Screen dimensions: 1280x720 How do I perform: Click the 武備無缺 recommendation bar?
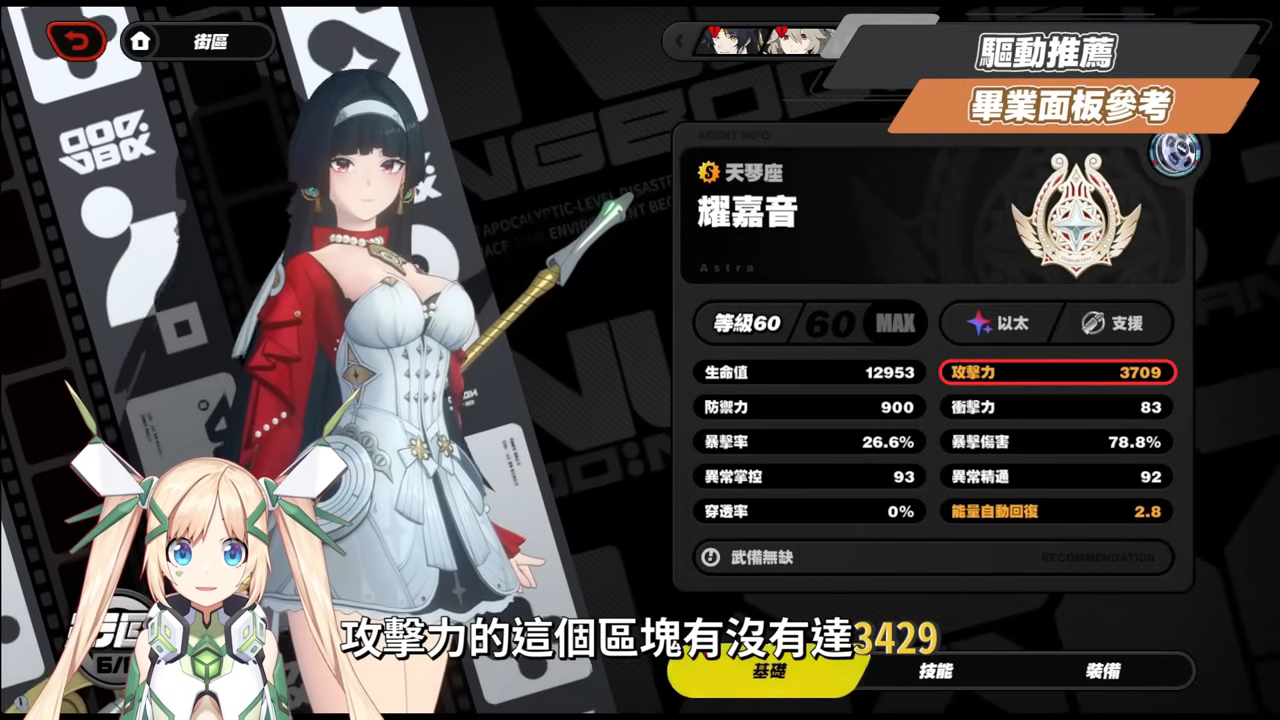933,557
